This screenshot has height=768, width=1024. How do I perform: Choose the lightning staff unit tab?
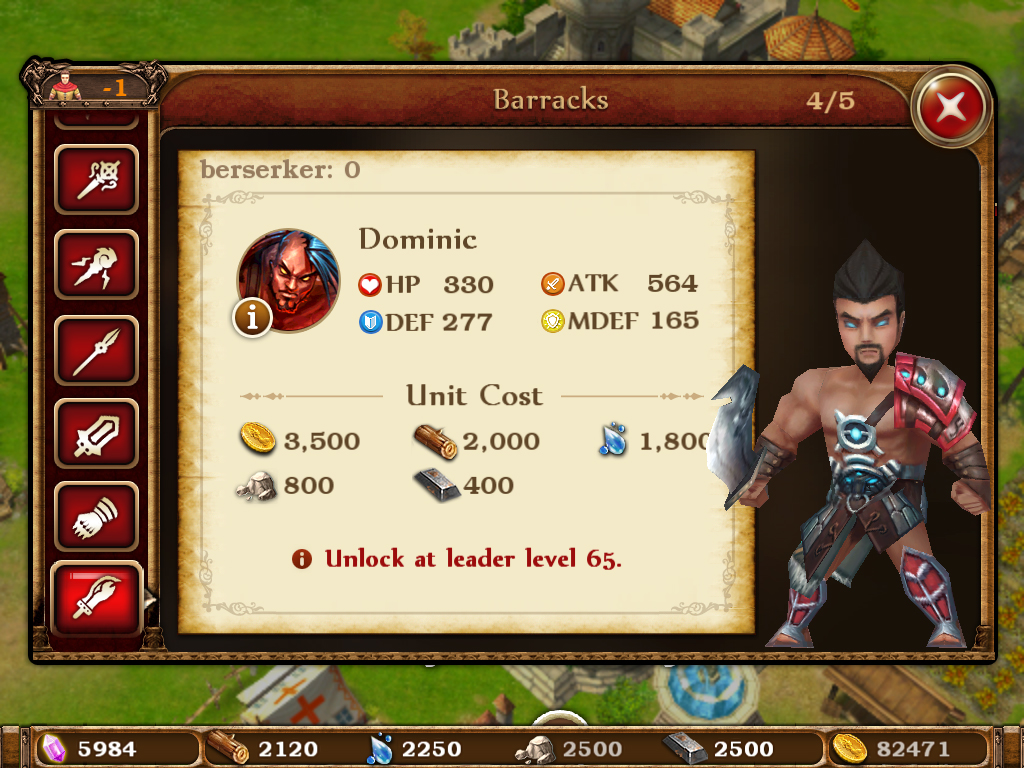point(96,265)
